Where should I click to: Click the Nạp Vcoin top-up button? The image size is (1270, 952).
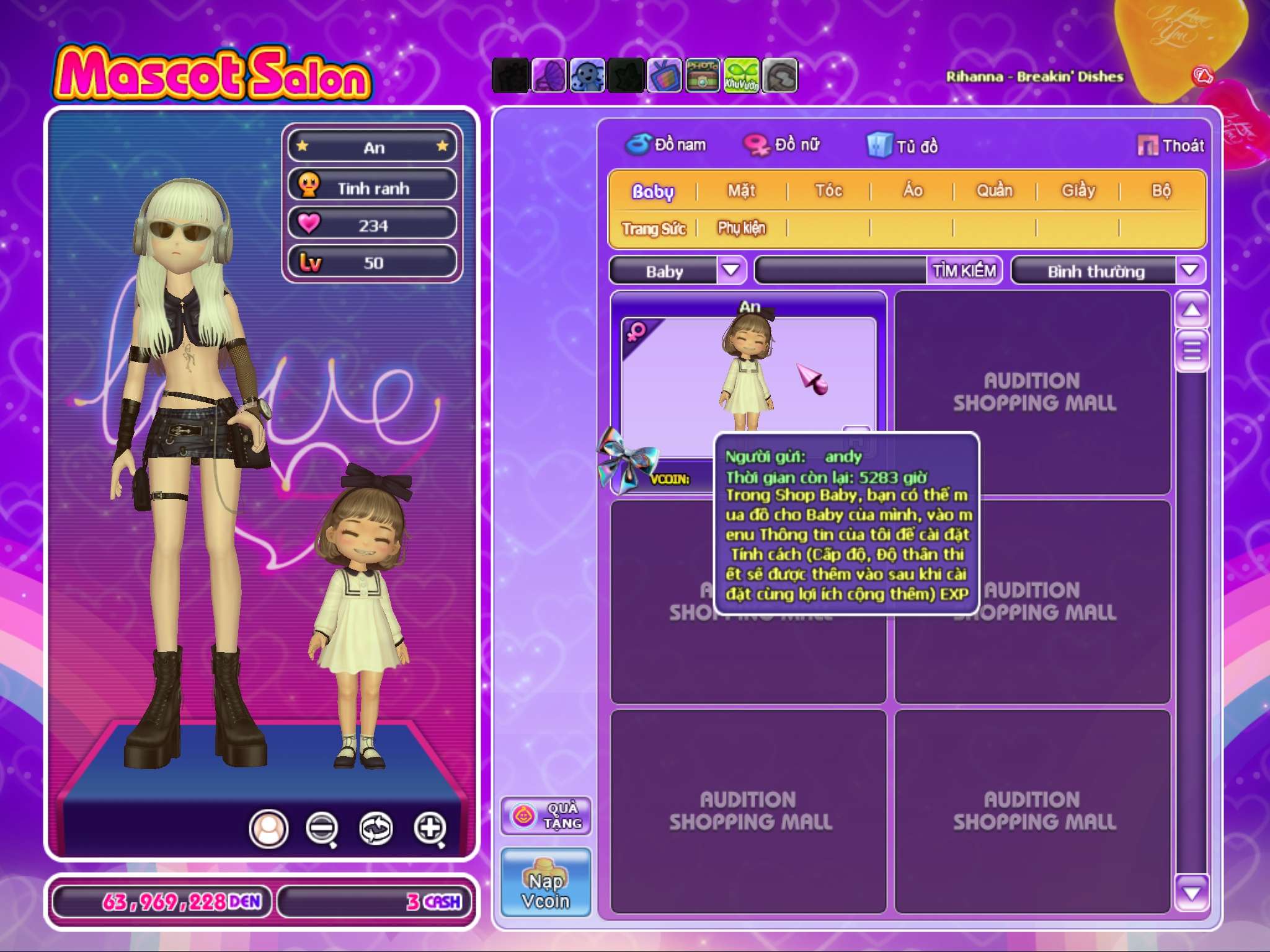(x=546, y=883)
